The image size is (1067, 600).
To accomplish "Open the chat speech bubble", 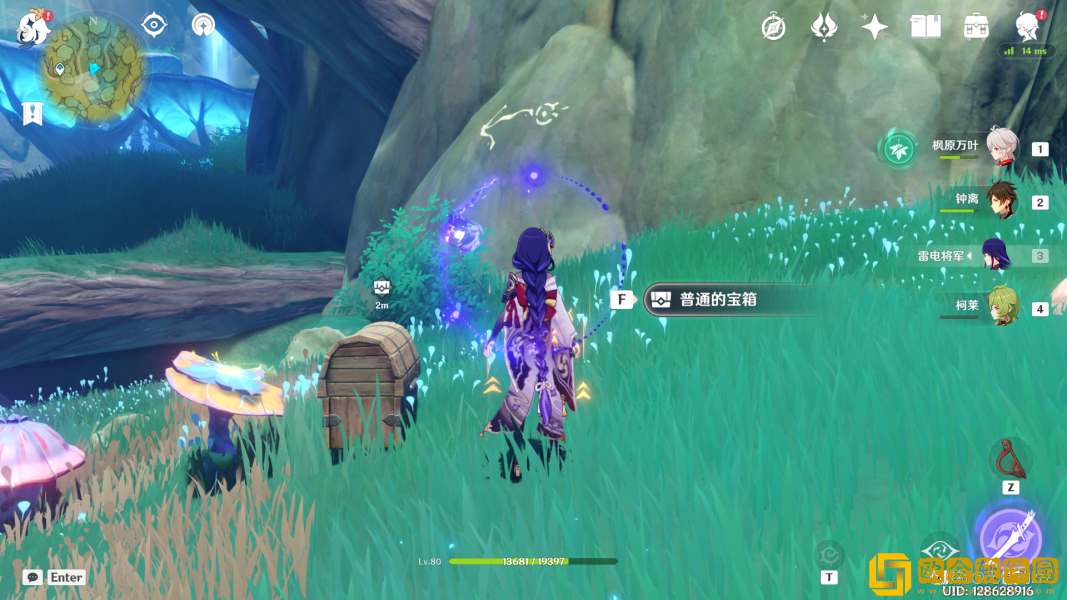I will point(33,577).
